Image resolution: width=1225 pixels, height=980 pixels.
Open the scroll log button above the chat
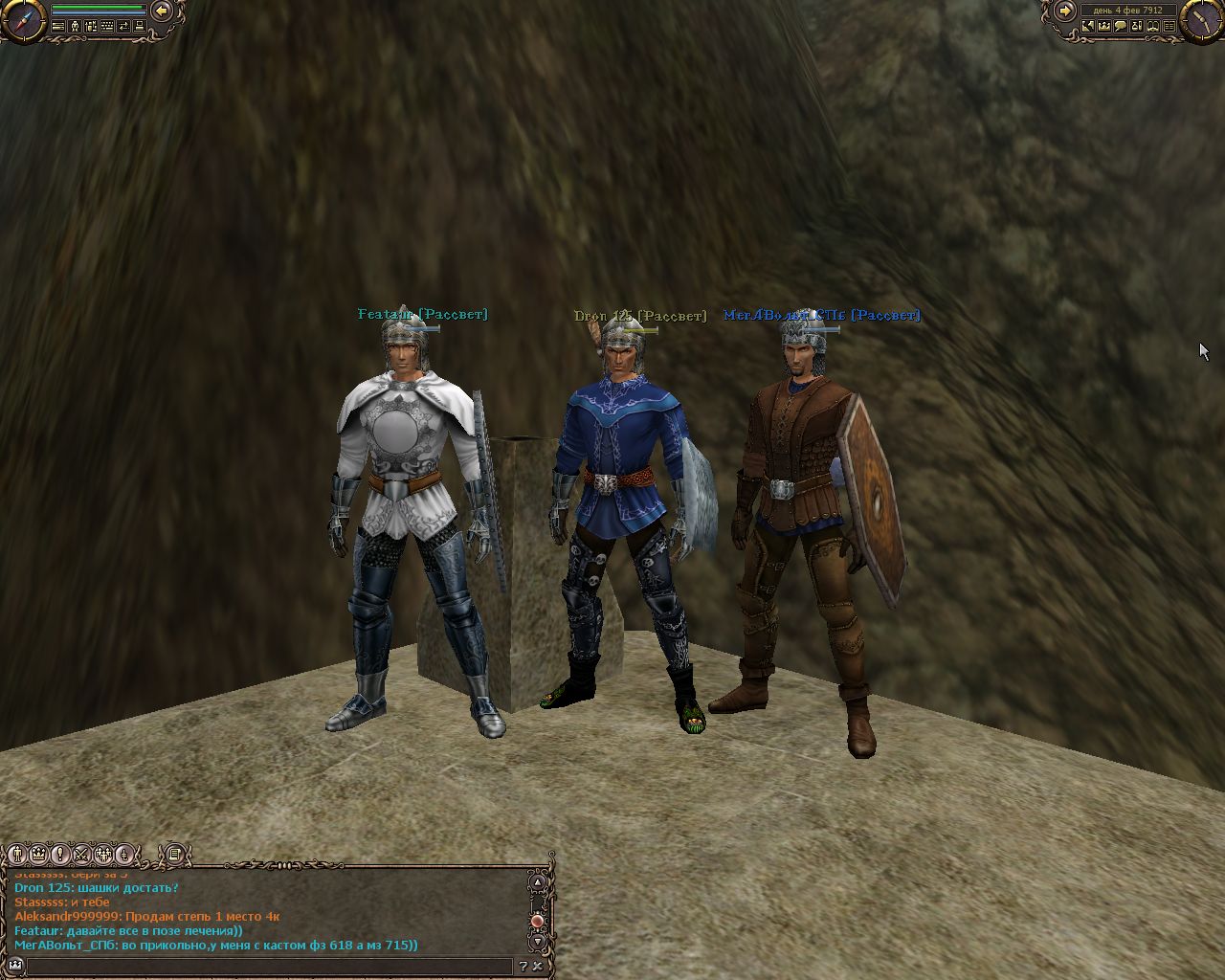(174, 853)
